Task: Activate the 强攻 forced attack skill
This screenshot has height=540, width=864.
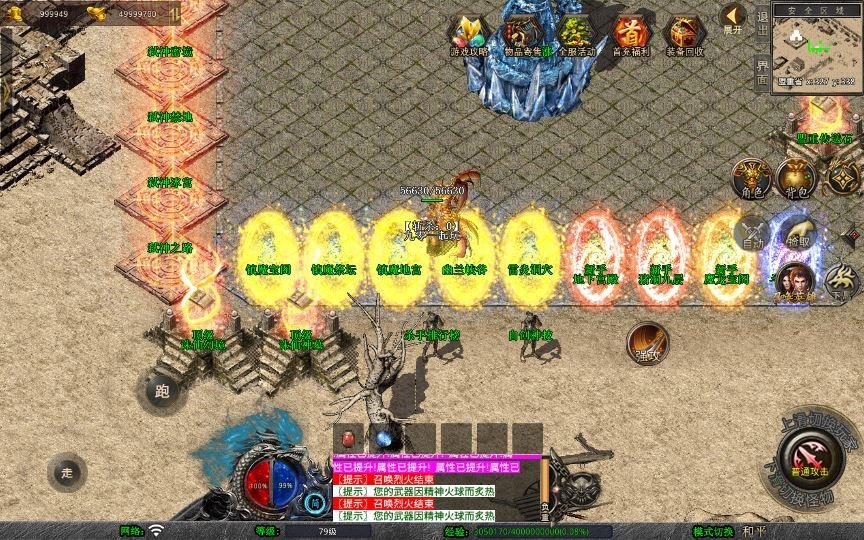Action: [648, 343]
